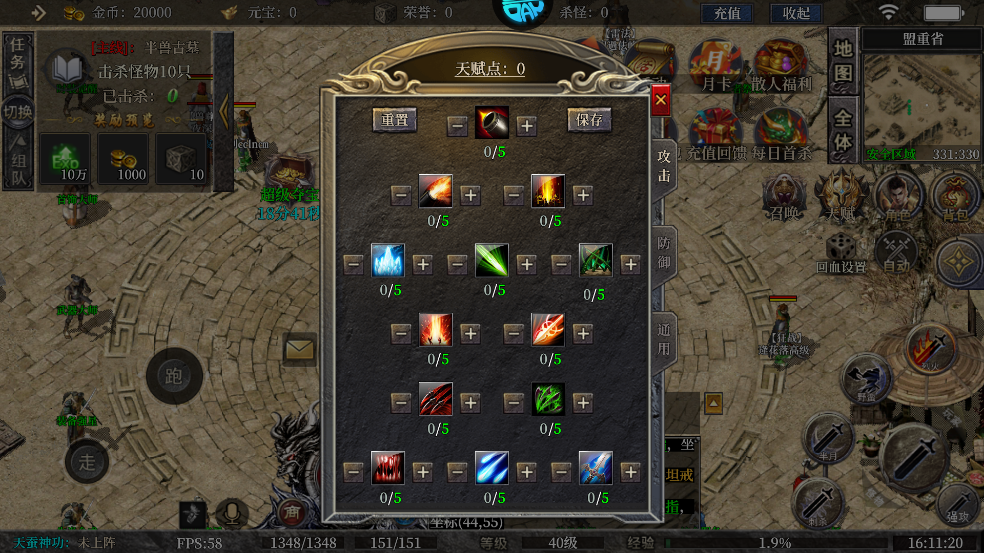Open the 通用 general talent tab
This screenshot has height=553, width=984.
point(664,340)
